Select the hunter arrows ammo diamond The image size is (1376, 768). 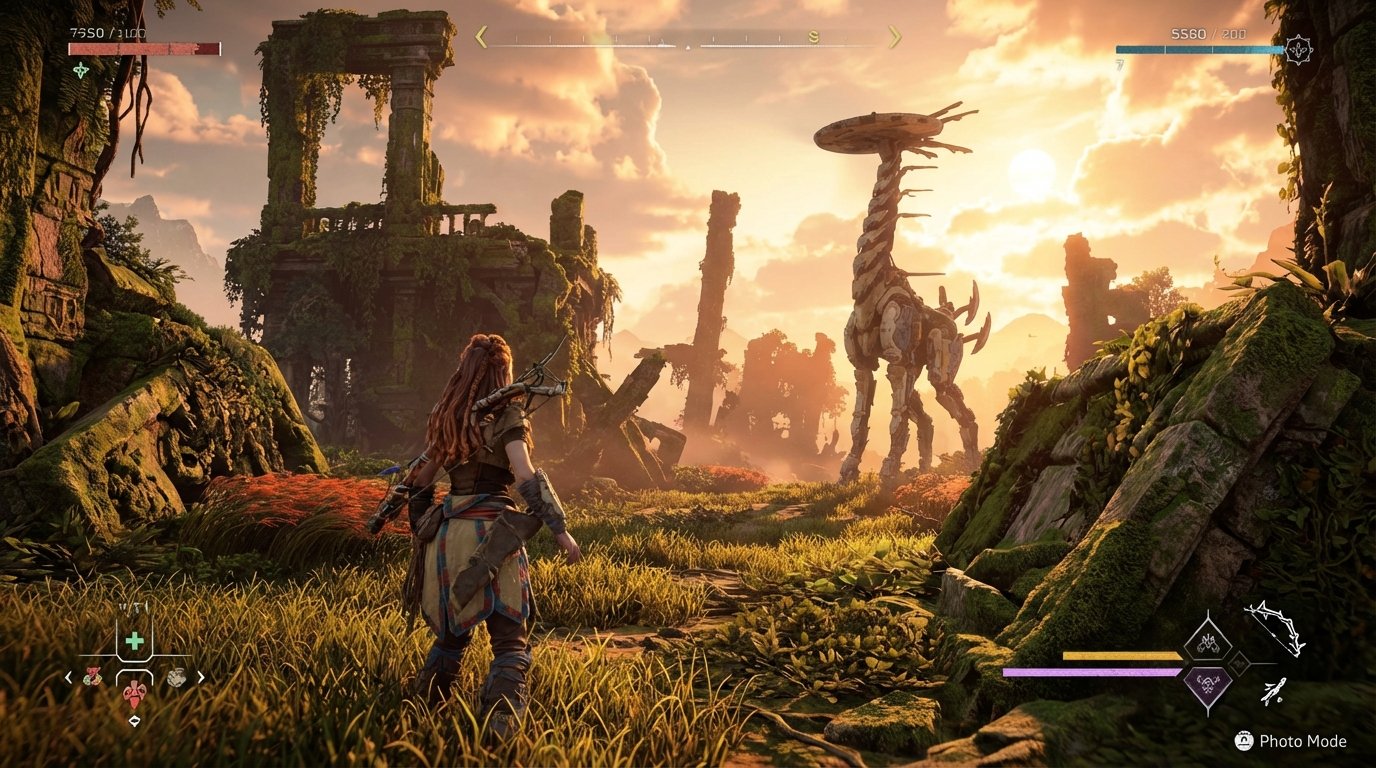coord(1206,644)
